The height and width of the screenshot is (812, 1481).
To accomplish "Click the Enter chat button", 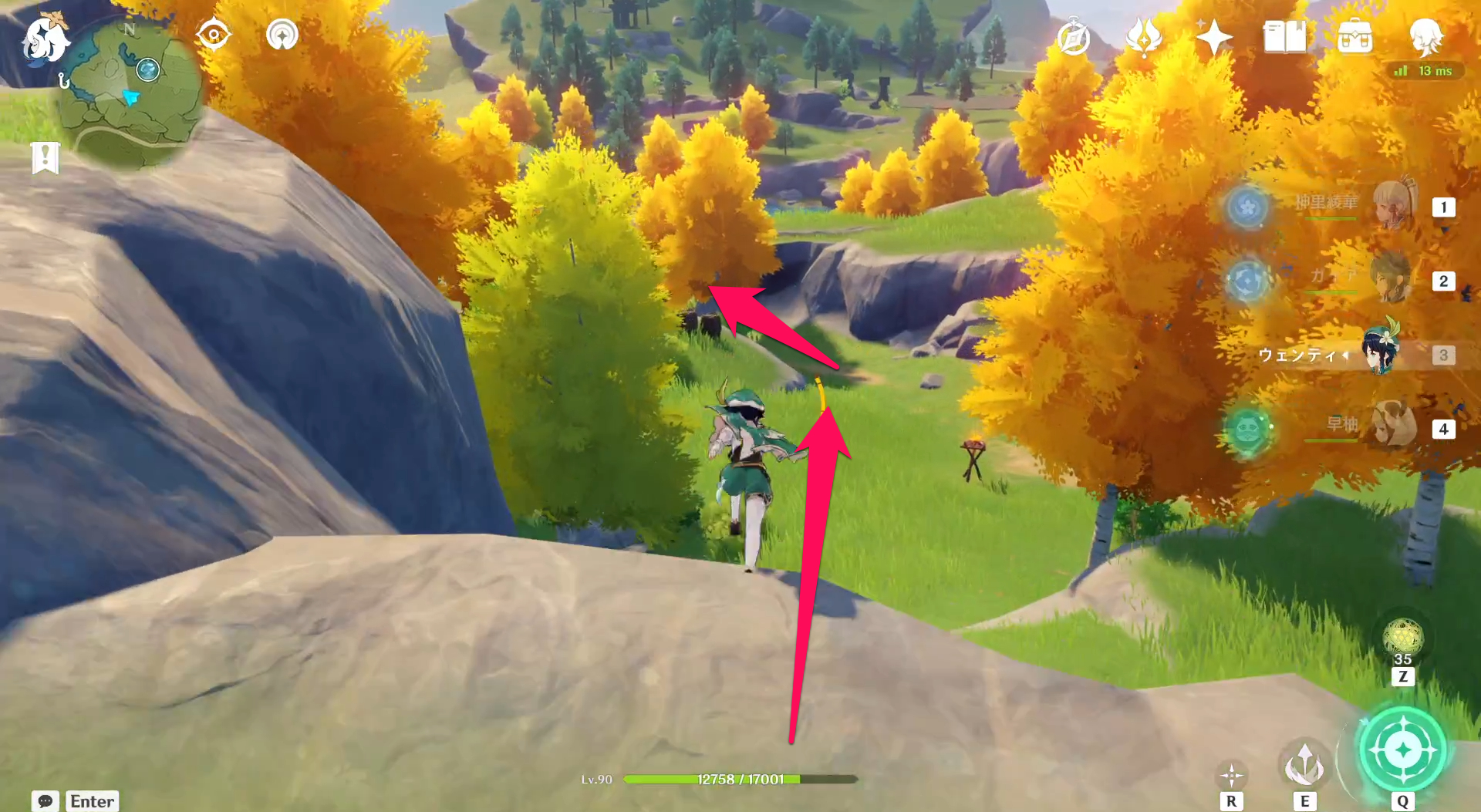I will pos(91,801).
